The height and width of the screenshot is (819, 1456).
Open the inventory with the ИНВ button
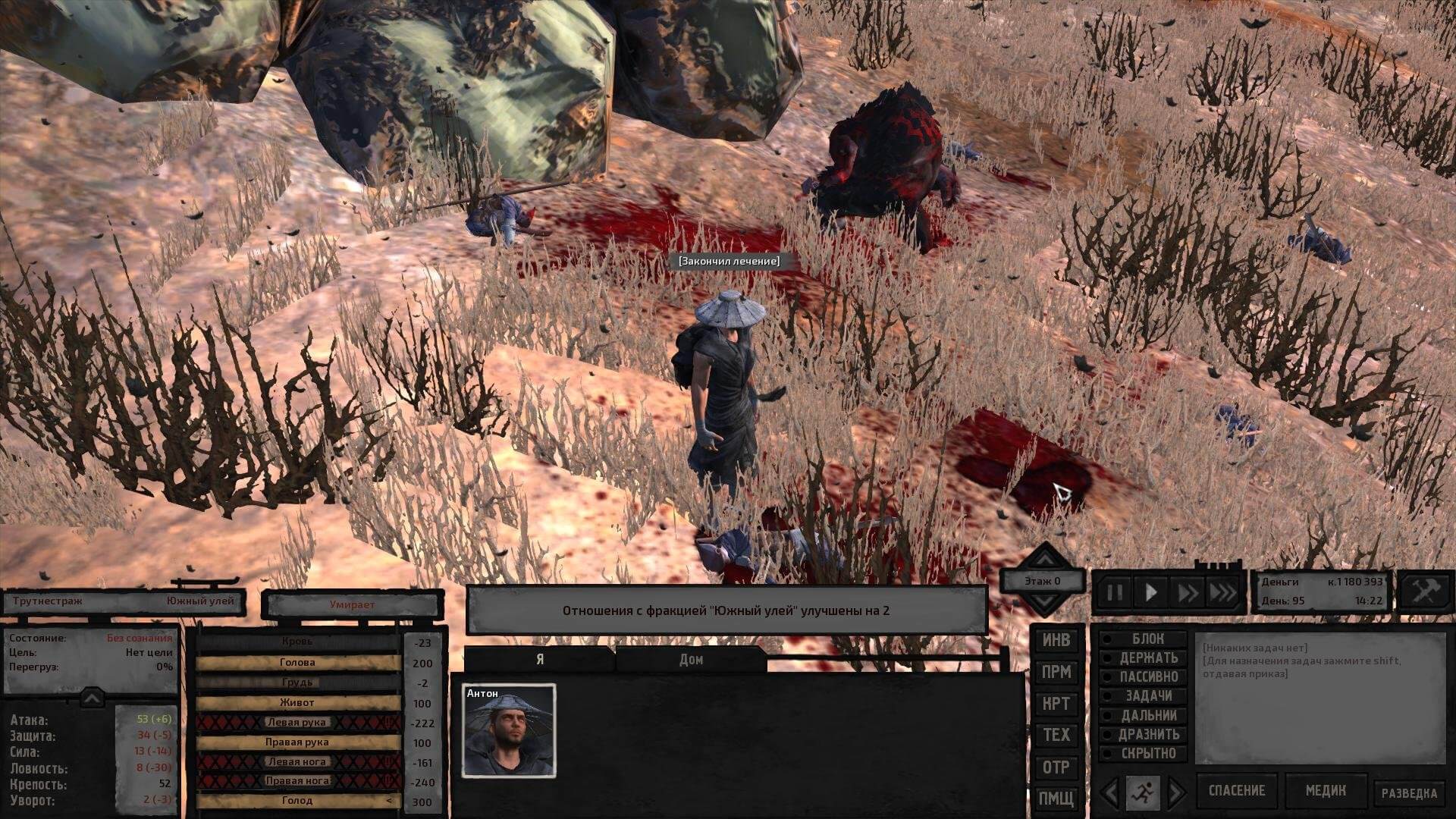coord(1056,640)
